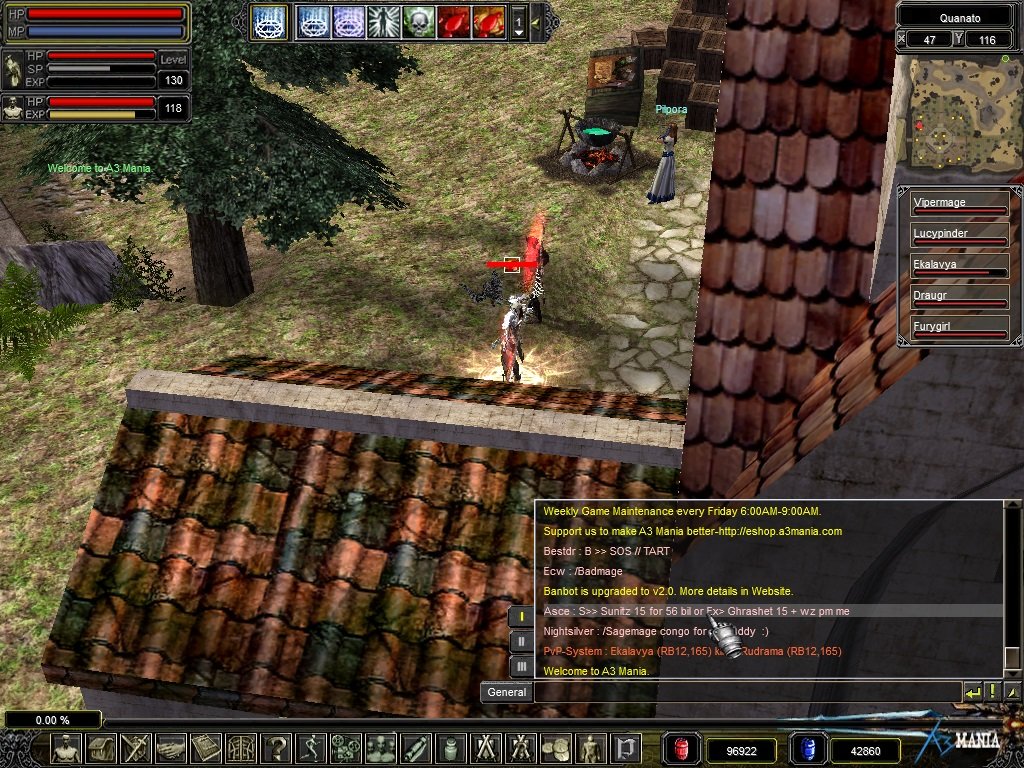Screen dimensions: 1024x768
Task: Switch to chat tab III
Action: click(x=521, y=665)
